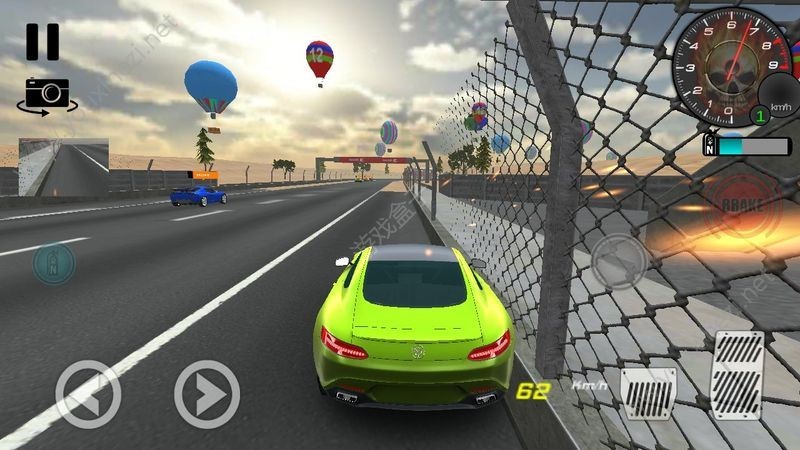Tap the rear-view mirror thumbnail

pos(64,166)
